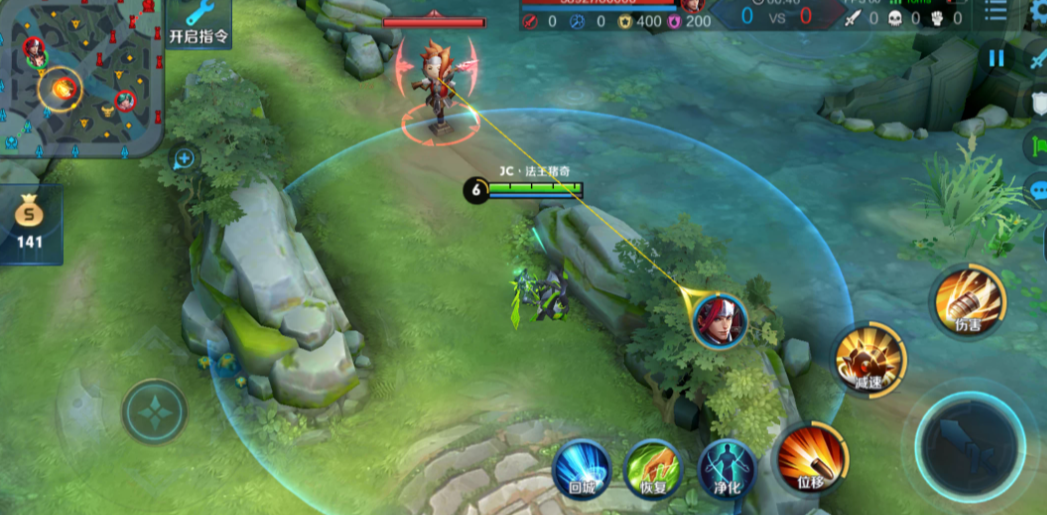Viewport: 1047px width, 515px height.
Task: Select the red-haired hero target portrait
Action: (x=720, y=320)
